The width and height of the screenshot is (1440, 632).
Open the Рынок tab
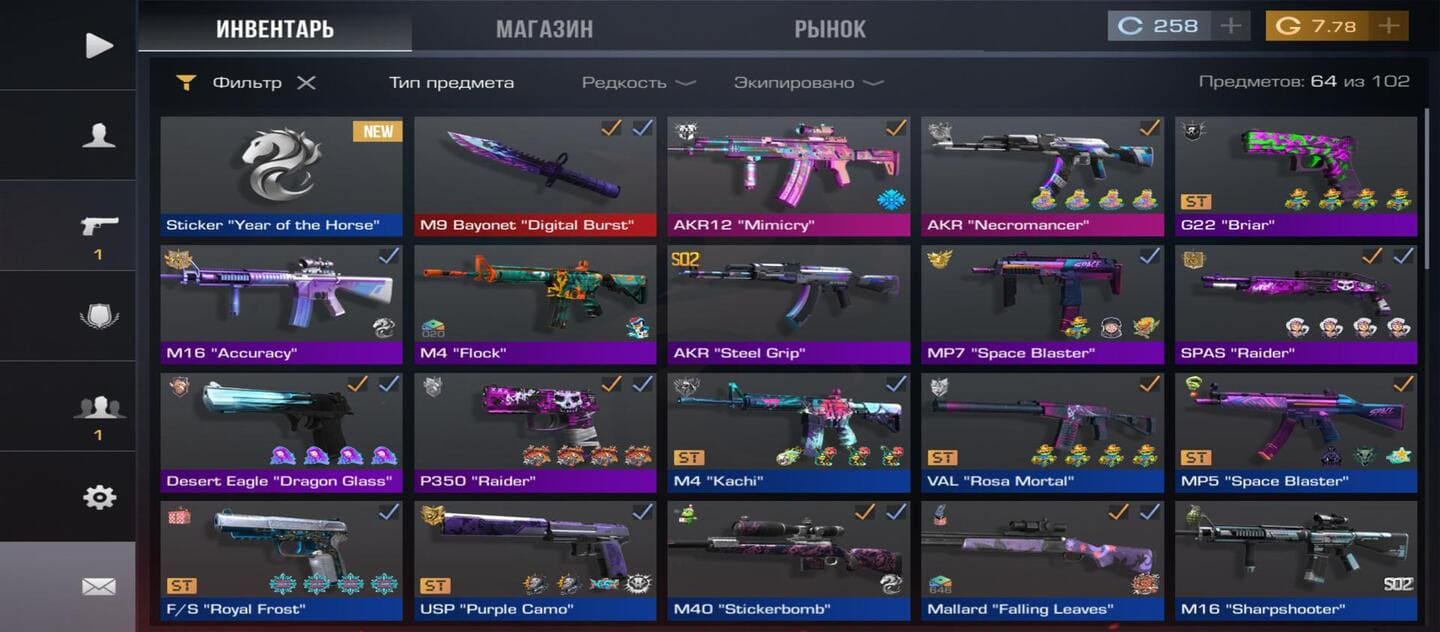830,29
